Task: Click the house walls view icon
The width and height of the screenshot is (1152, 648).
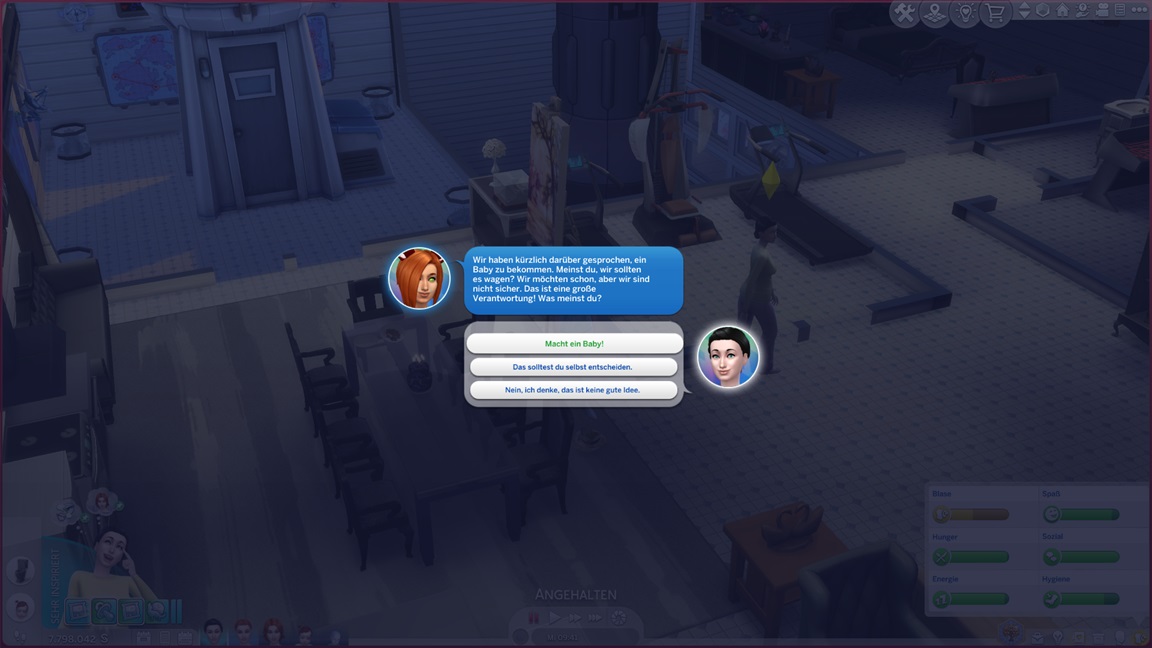Action: click(1062, 10)
